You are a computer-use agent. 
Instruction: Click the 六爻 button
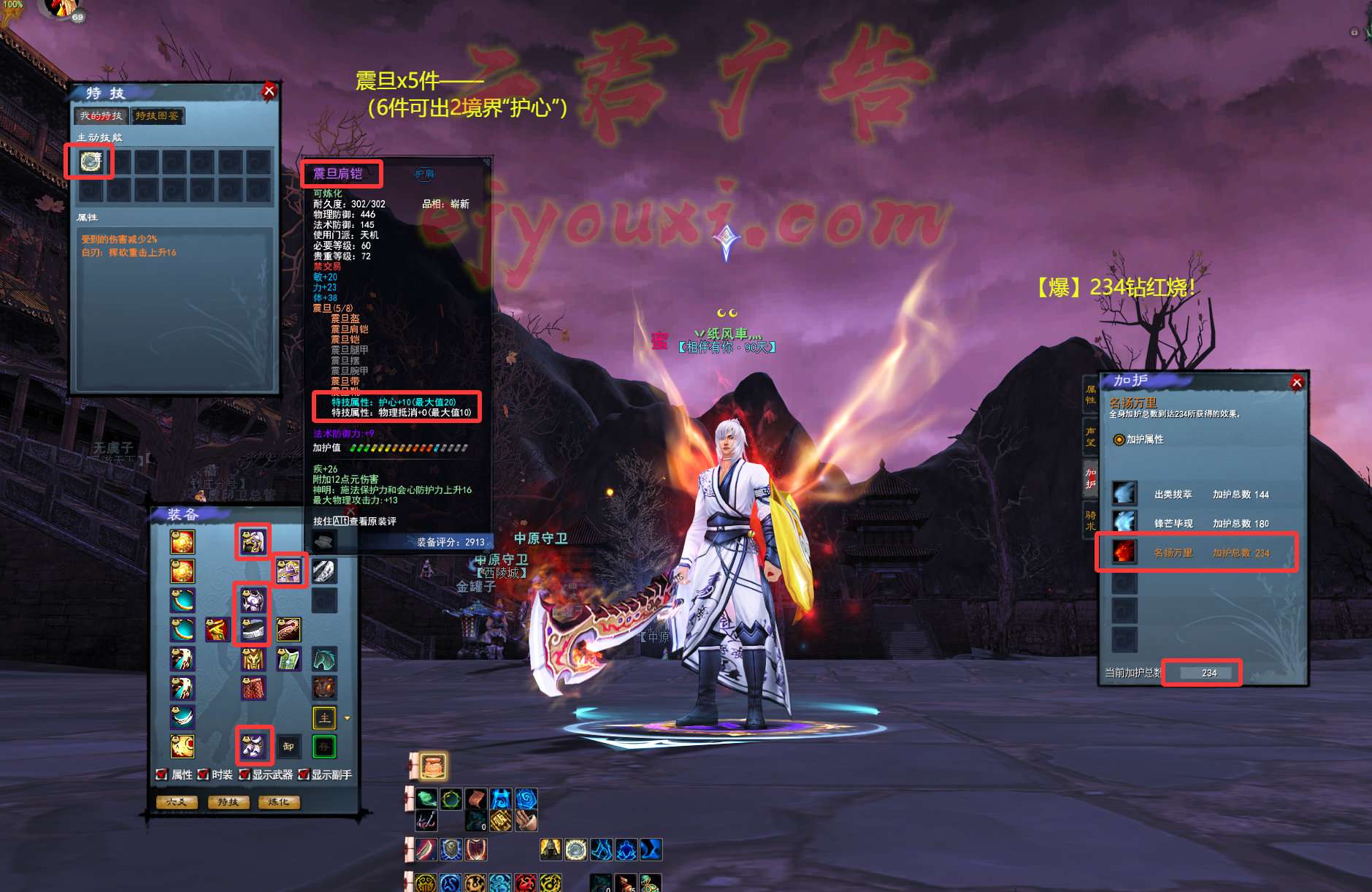(177, 802)
